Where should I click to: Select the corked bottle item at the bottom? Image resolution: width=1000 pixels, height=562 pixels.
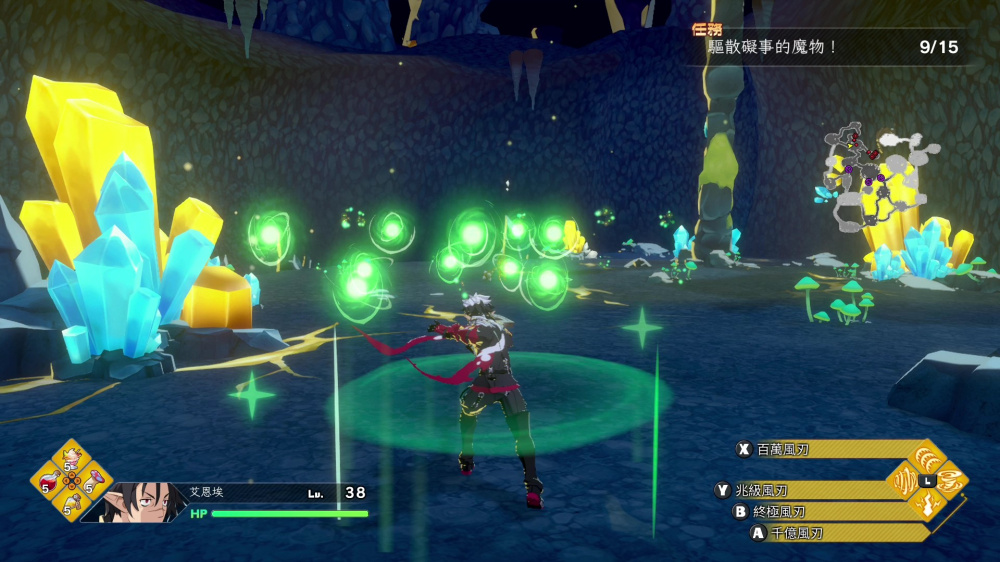pyautogui.click(x=71, y=508)
